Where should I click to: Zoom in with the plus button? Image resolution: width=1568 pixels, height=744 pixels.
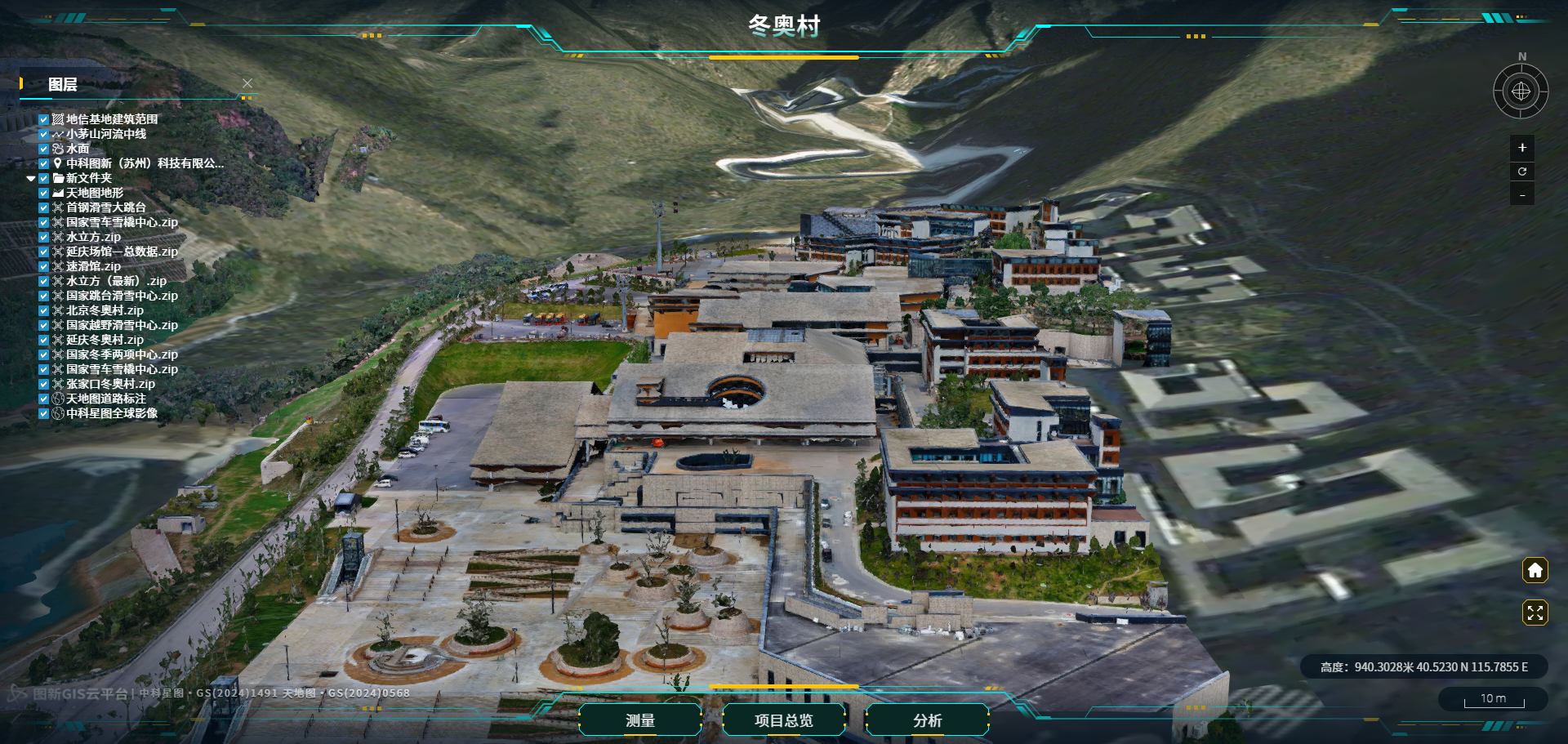pos(1521,148)
